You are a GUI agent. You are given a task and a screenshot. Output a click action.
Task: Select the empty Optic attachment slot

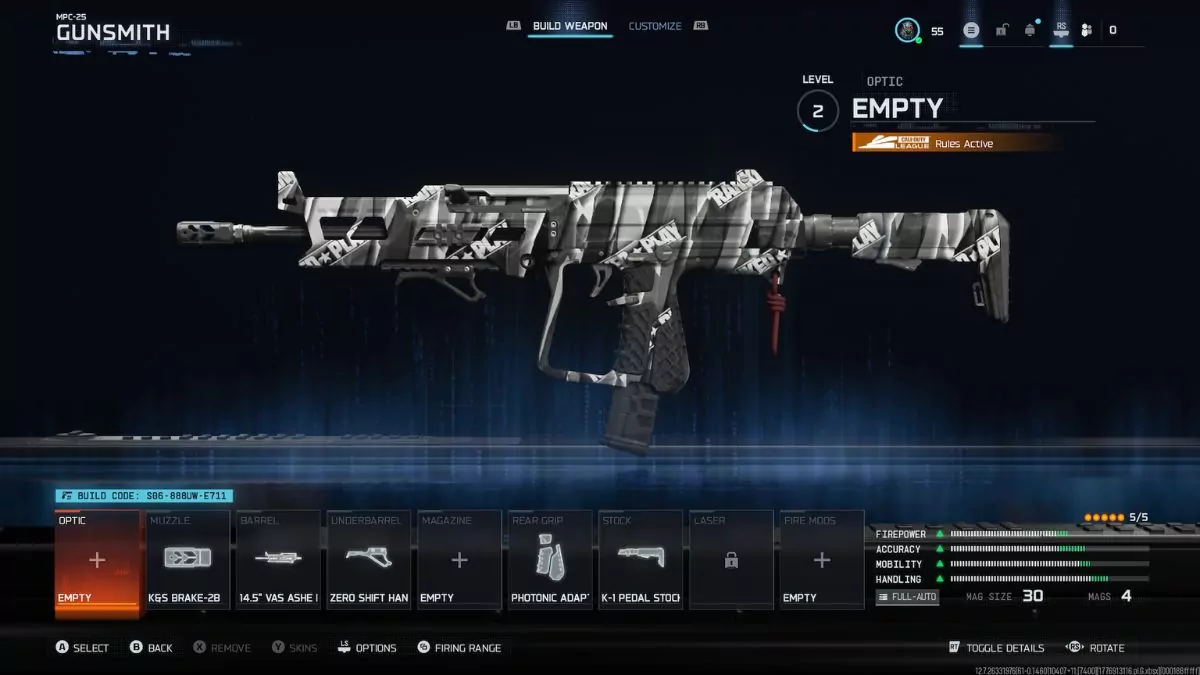pyautogui.click(x=97, y=560)
